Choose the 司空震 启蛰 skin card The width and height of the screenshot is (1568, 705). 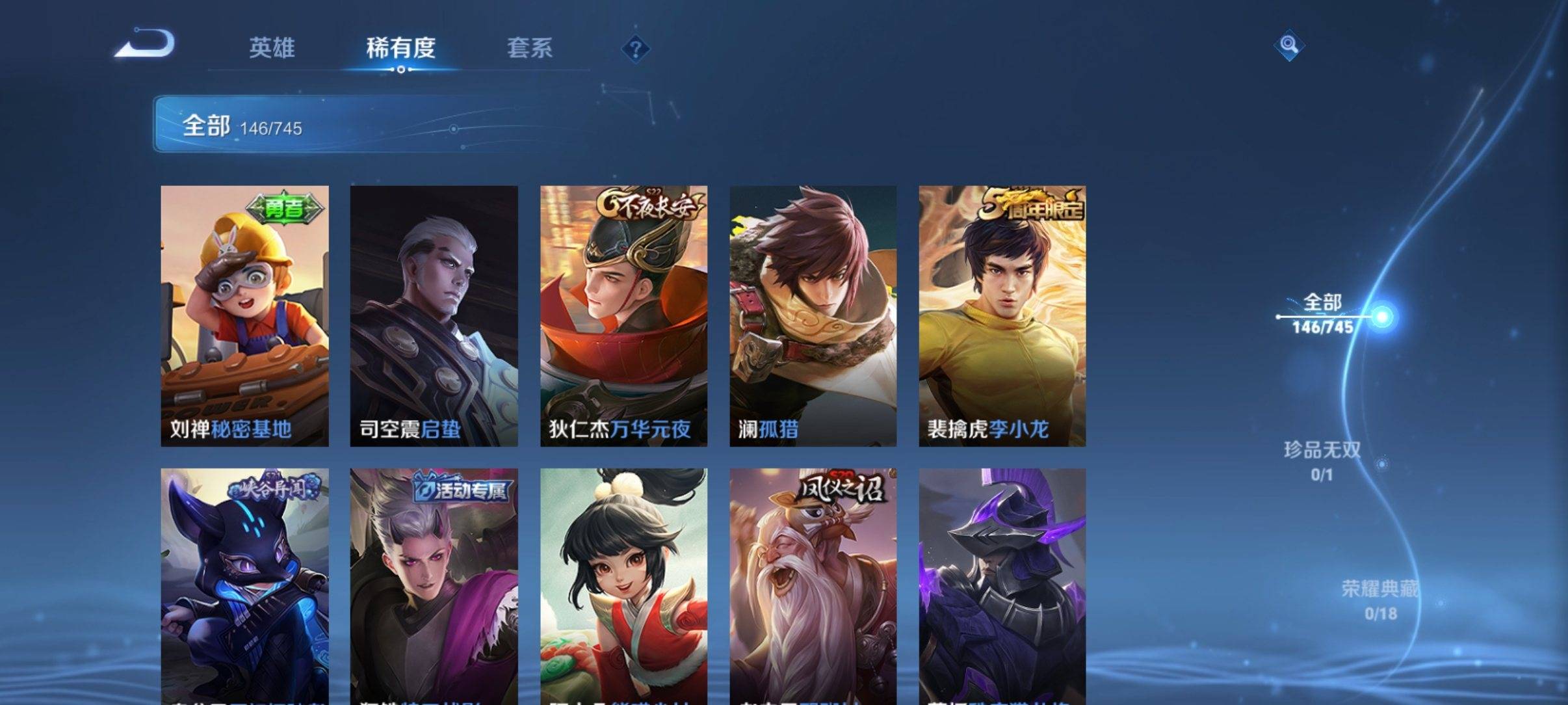click(x=434, y=315)
